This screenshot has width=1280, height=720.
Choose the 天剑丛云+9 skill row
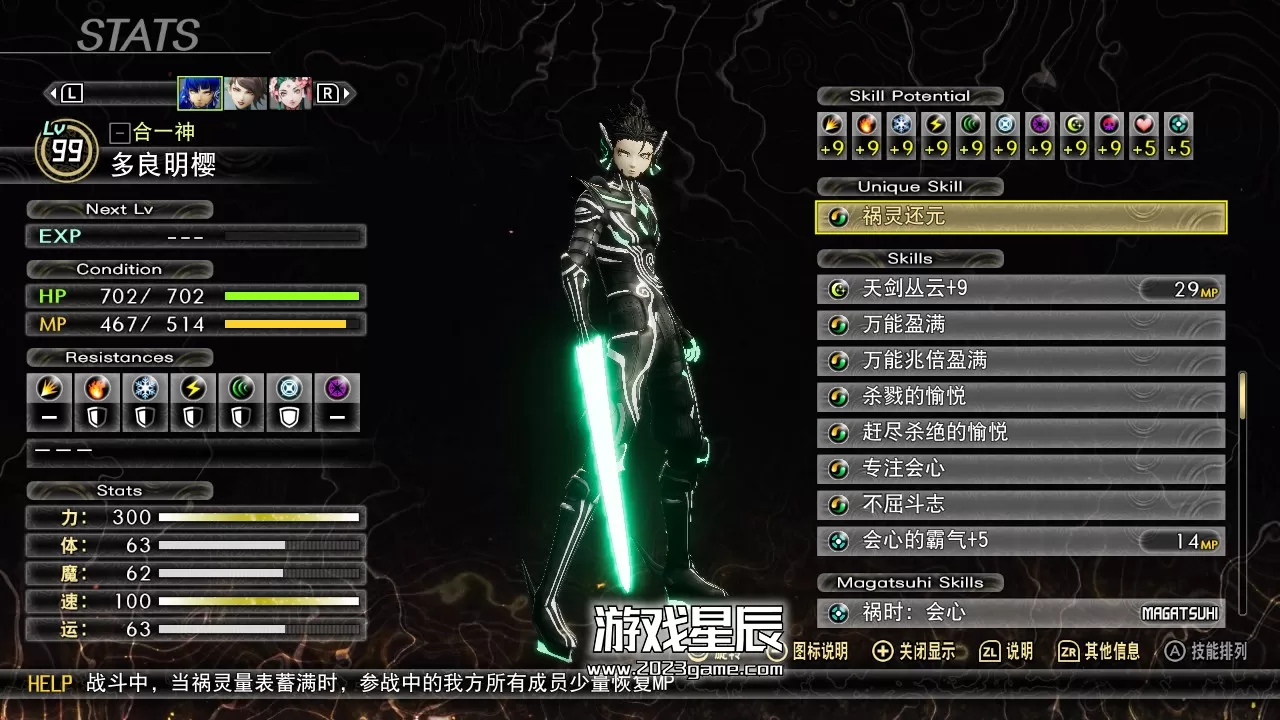pyautogui.click(x=1020, y=290)
